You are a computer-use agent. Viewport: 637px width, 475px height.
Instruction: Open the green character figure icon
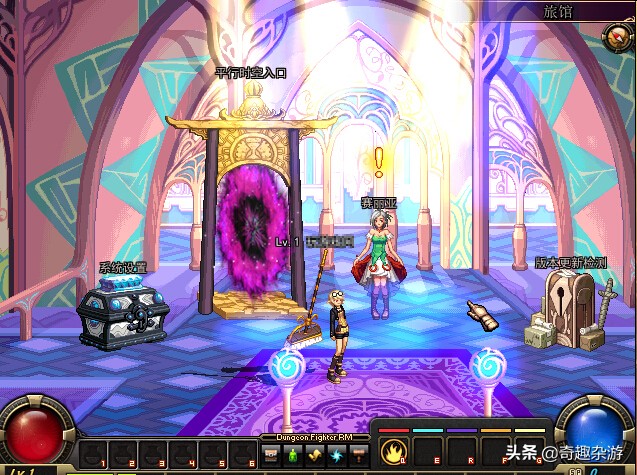tap(292, 456)
